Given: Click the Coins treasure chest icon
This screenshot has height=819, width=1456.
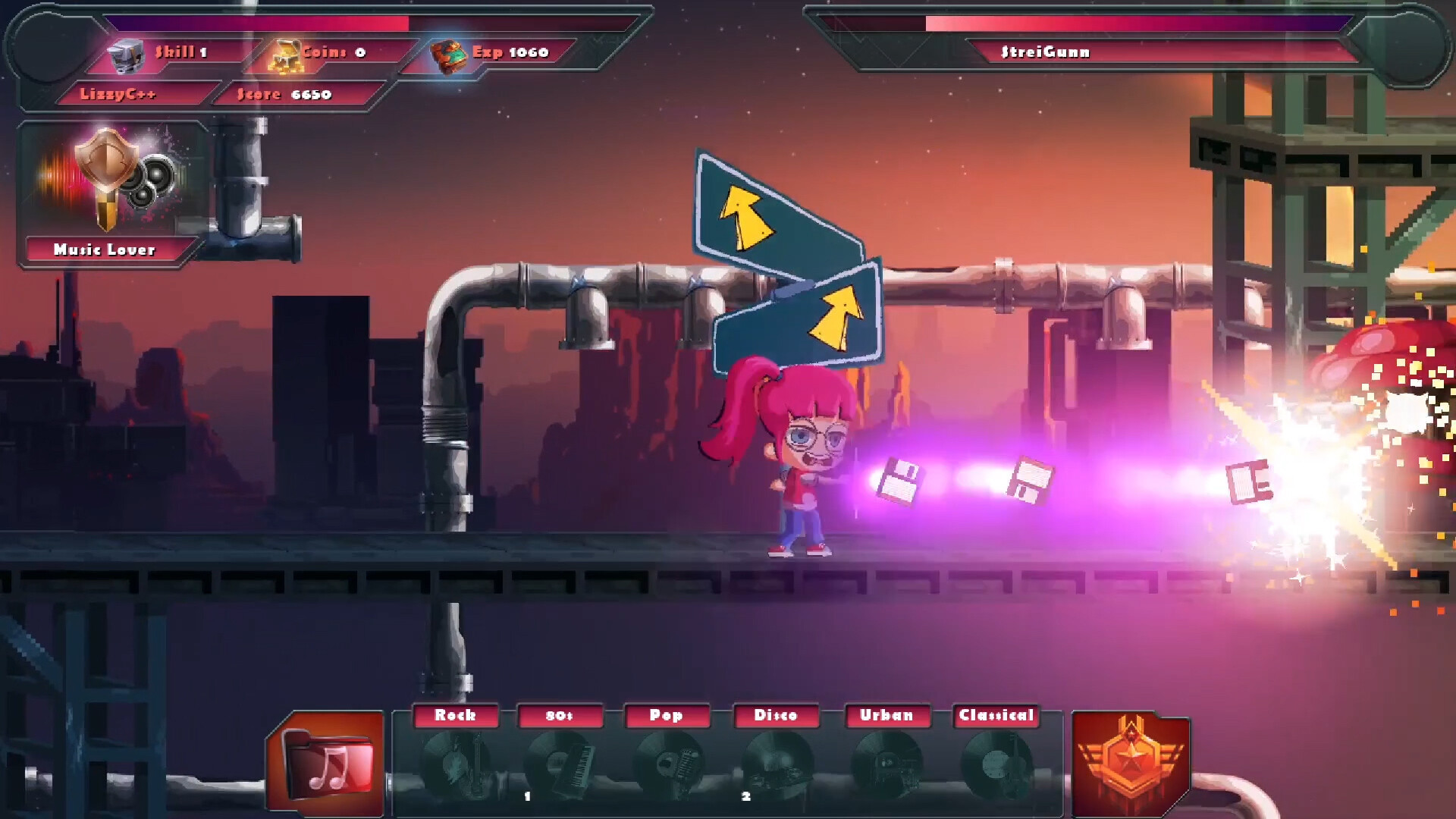Looking at the screenshot, I should pyautogui.click(x=285, y=55).
